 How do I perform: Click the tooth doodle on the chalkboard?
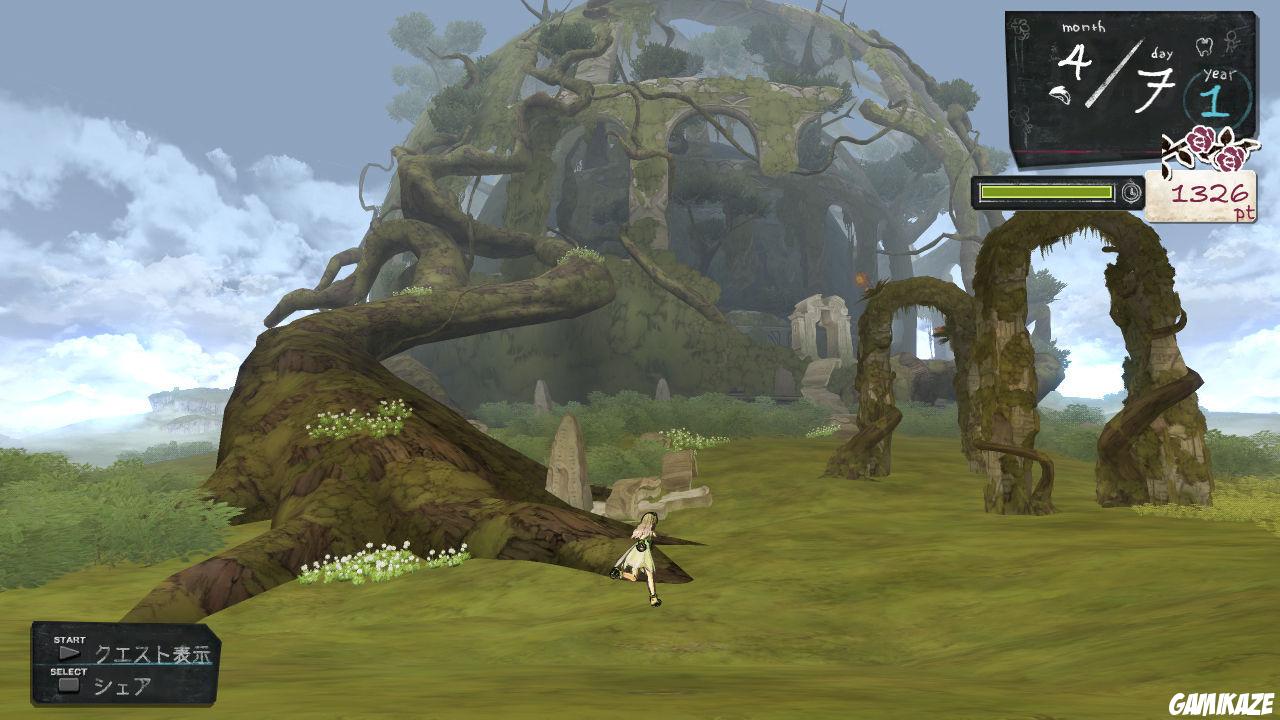tap(1204, 48)
